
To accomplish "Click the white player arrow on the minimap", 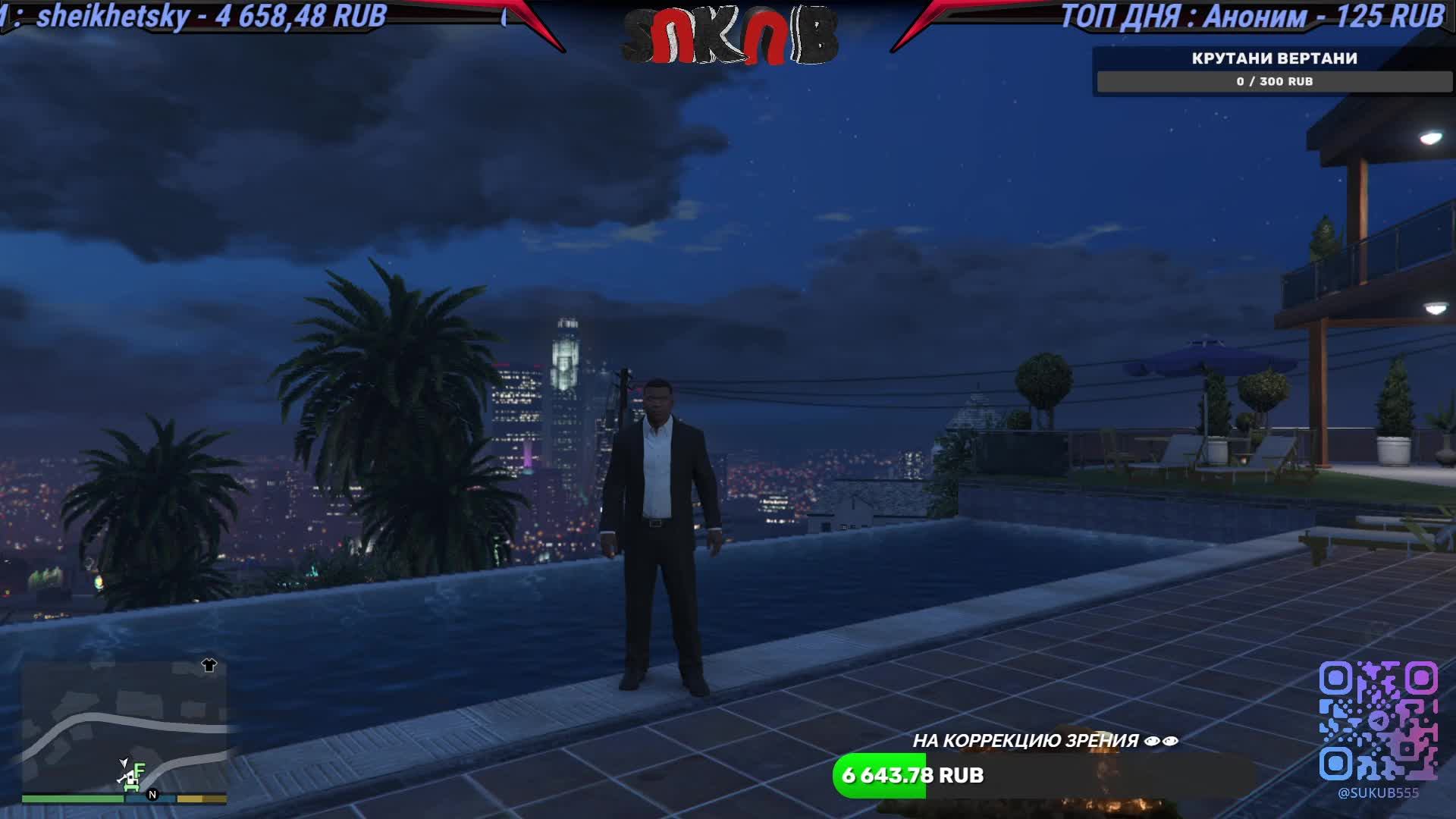I will pos(124,764).
